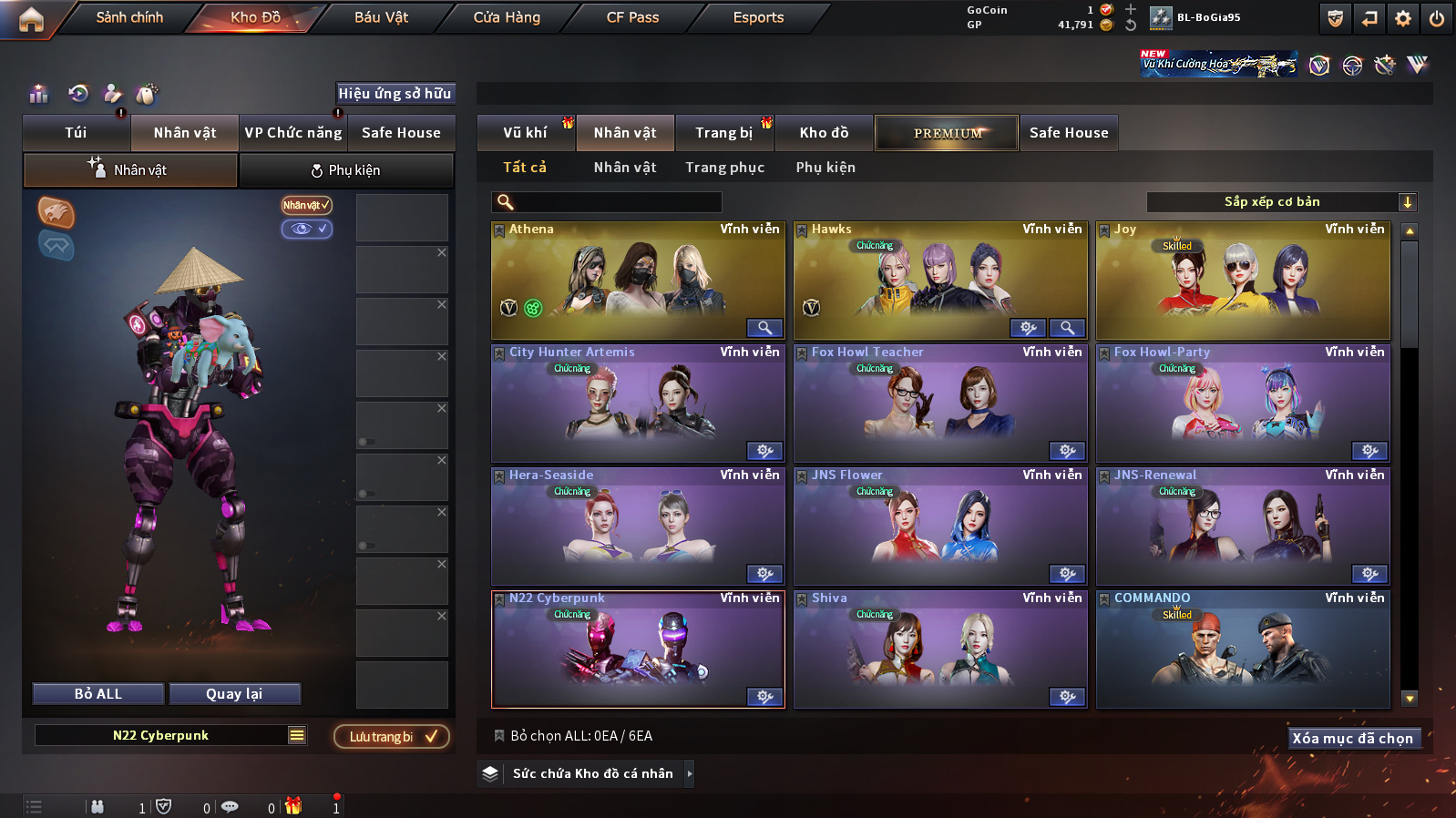Select the Athena character card

(x=638, y=280)
